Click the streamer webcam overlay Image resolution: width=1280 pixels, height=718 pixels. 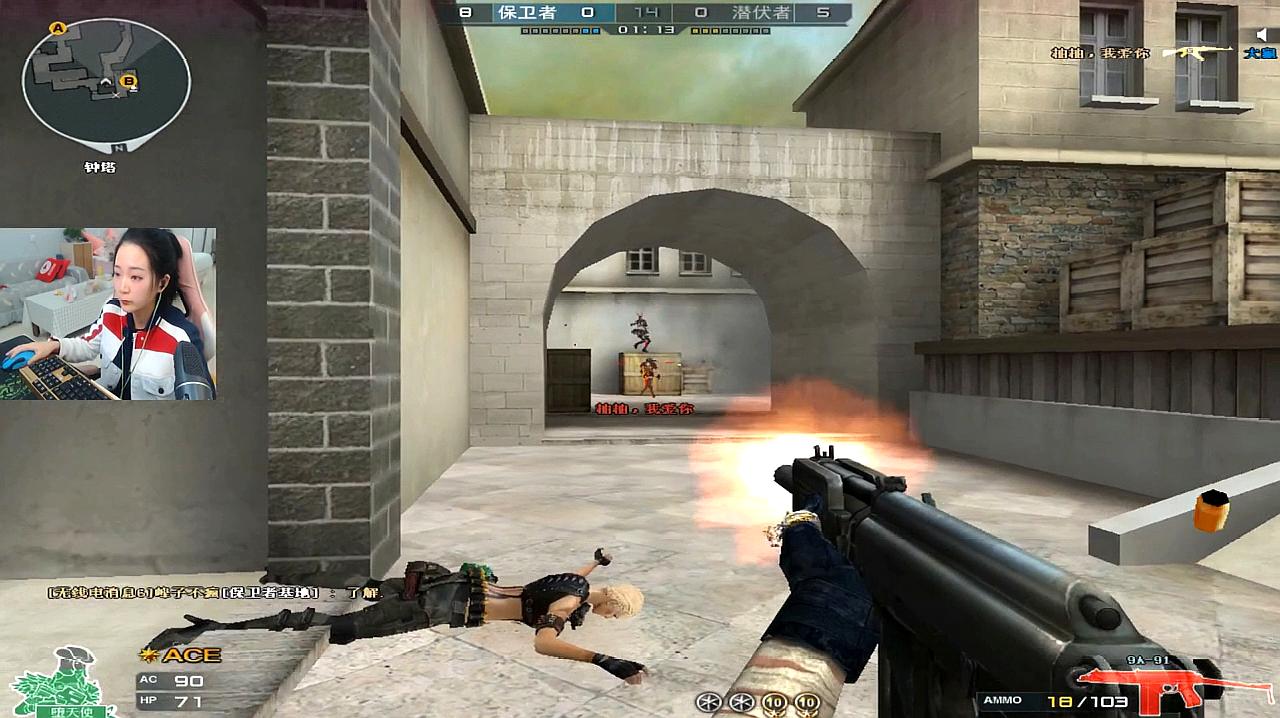click(x=108, y=314)
